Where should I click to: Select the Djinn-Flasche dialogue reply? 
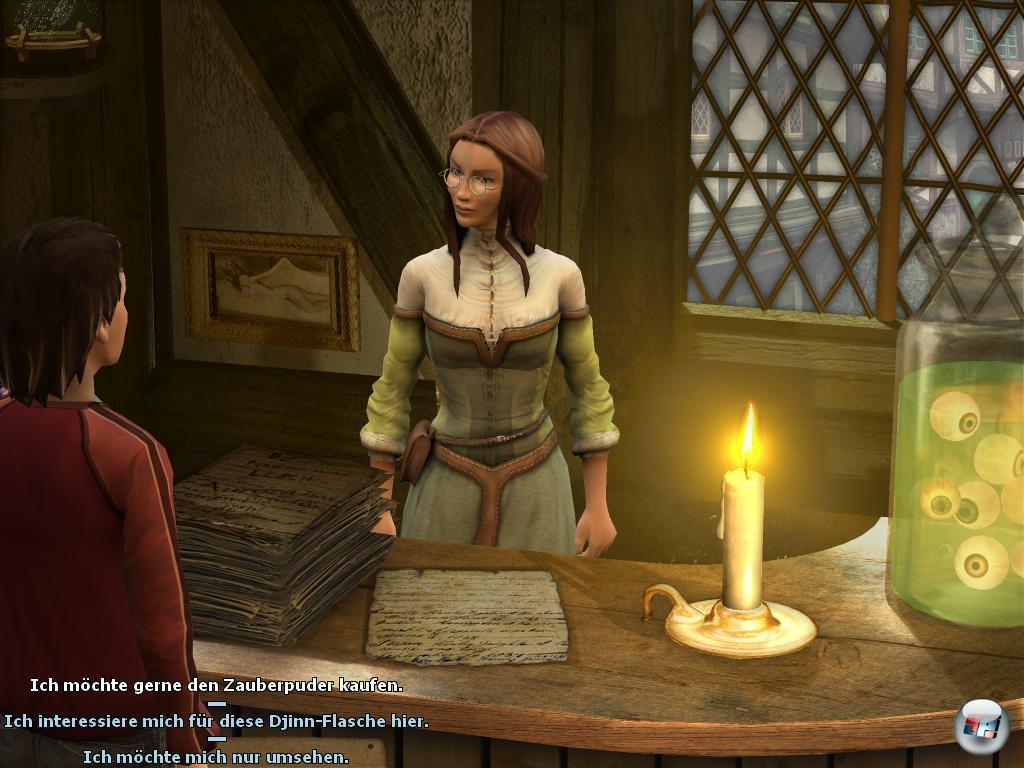(x=216, y=721)
